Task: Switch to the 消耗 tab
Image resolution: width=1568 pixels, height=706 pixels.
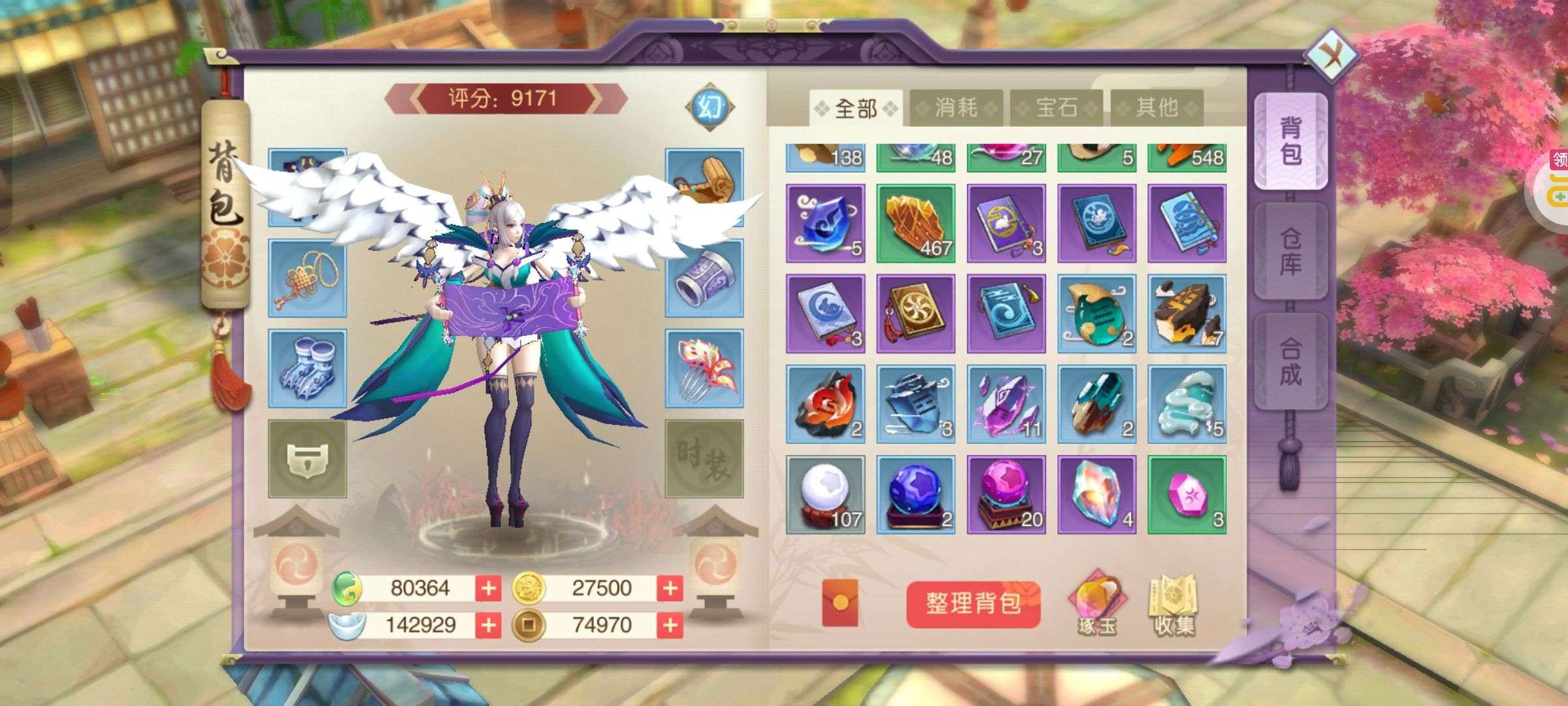Action: 956,108
